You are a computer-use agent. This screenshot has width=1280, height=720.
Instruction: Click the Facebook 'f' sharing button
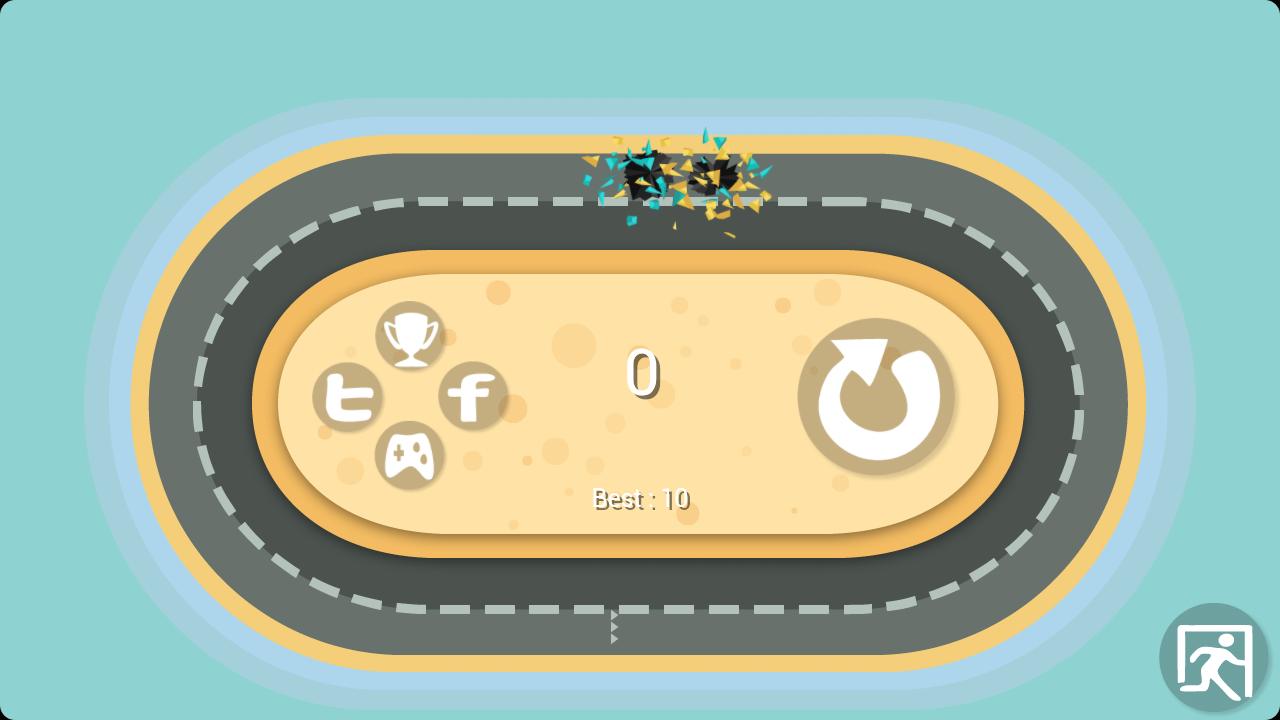click(x=473, y=397)
